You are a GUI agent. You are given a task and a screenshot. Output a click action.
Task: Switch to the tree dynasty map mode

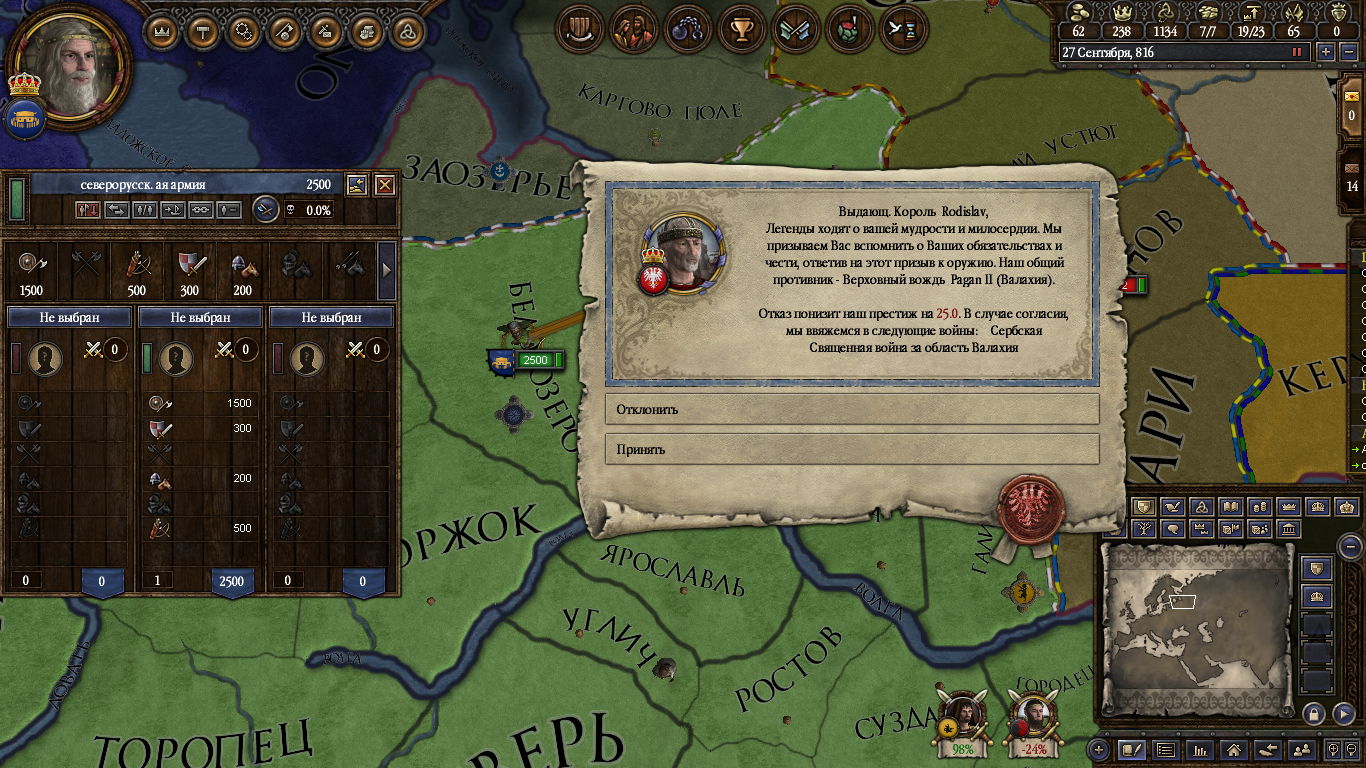[1144, 529]
